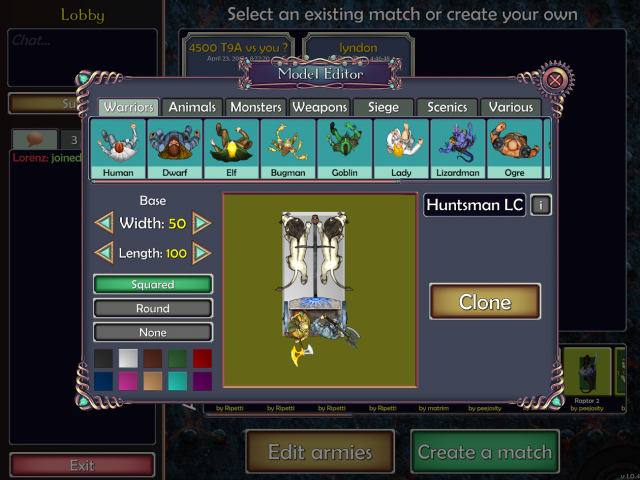Choose the Dwarf warrior model
Viewport: 640px width, 480px height.
pos(175,149)
